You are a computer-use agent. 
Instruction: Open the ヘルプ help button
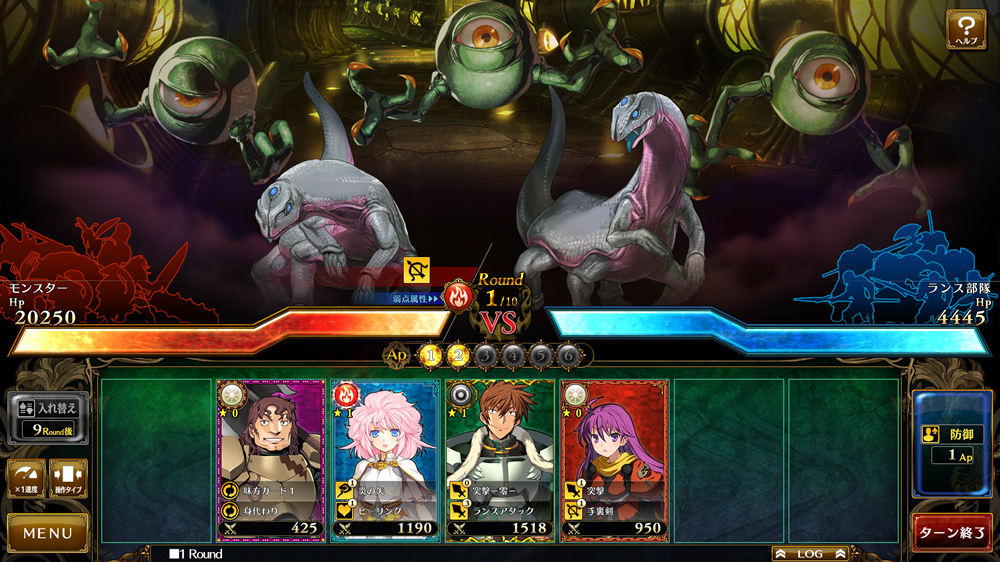(x=966, y=29)
